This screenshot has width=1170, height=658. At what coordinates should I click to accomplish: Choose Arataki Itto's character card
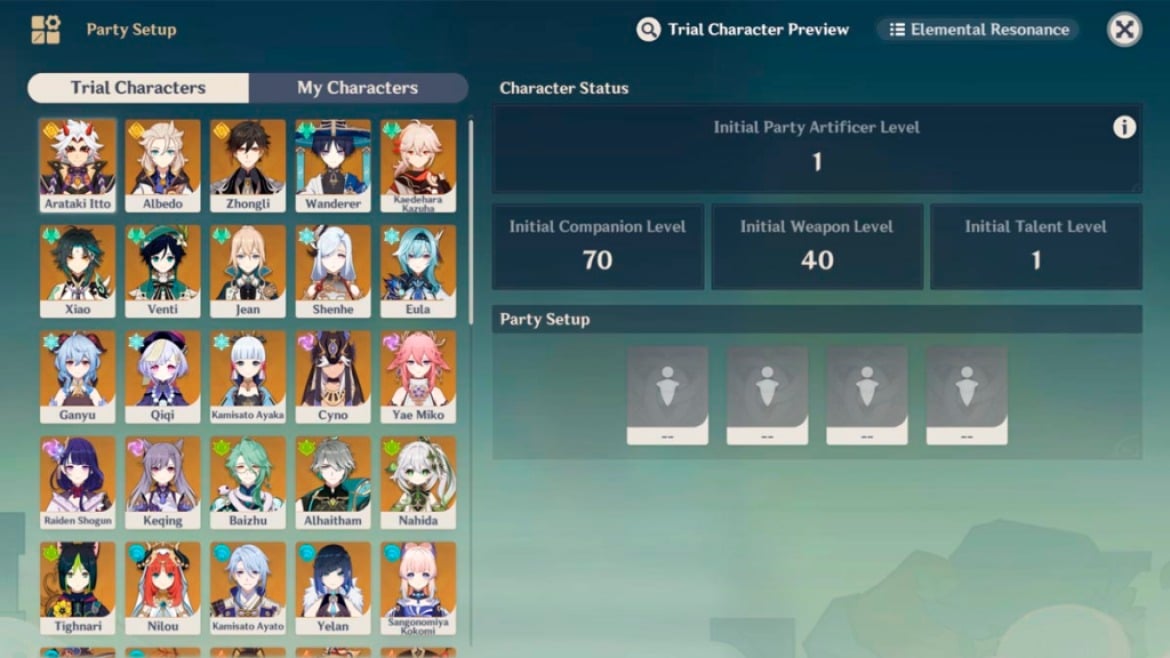pyautogui.click(x=77, y=165)
